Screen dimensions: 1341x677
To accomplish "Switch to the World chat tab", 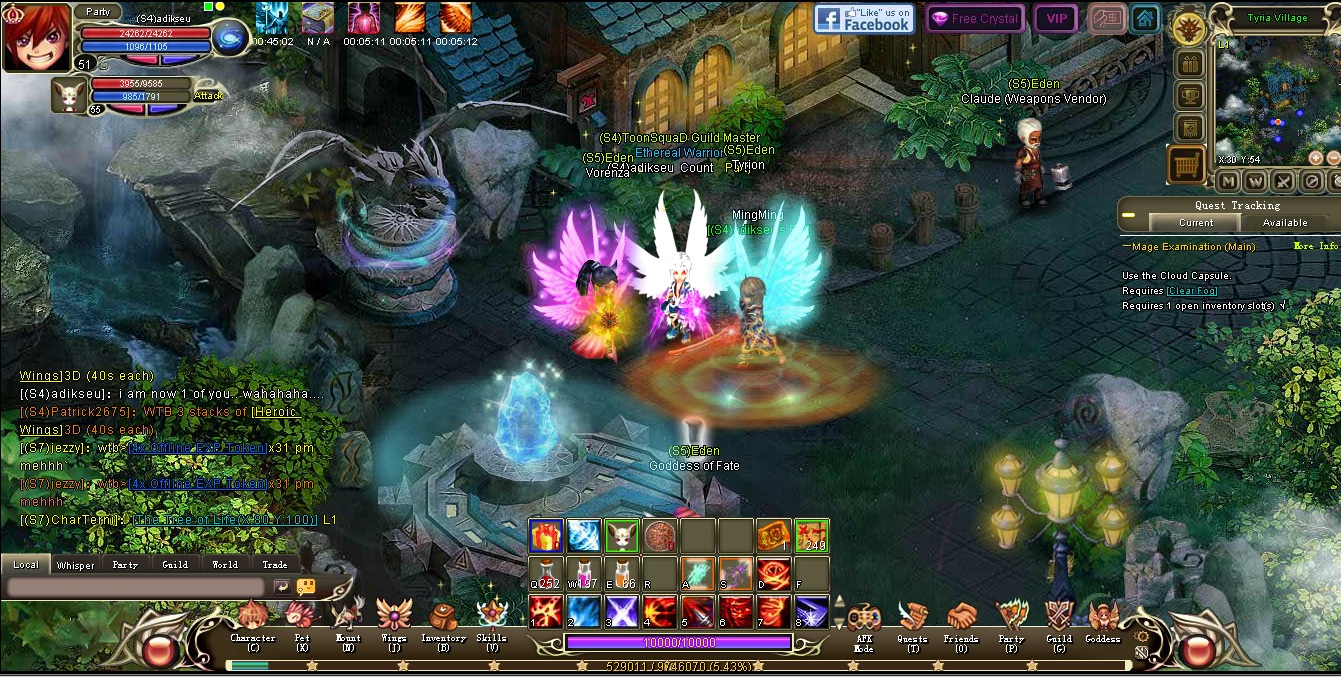I will click(x=225, y=565).
